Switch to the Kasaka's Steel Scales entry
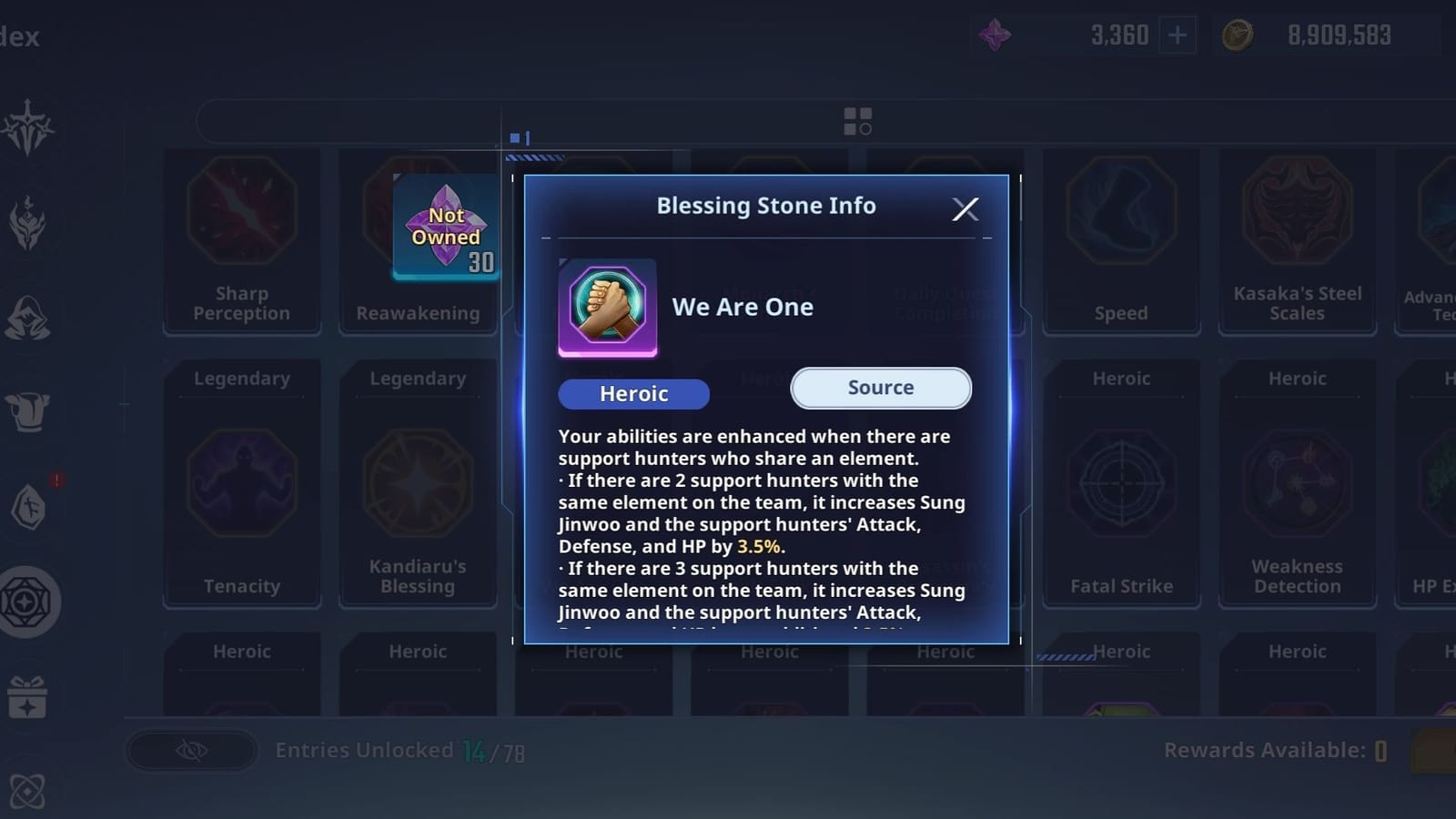The width and height of the screenshot is (1456, 819). point(1296,237)
